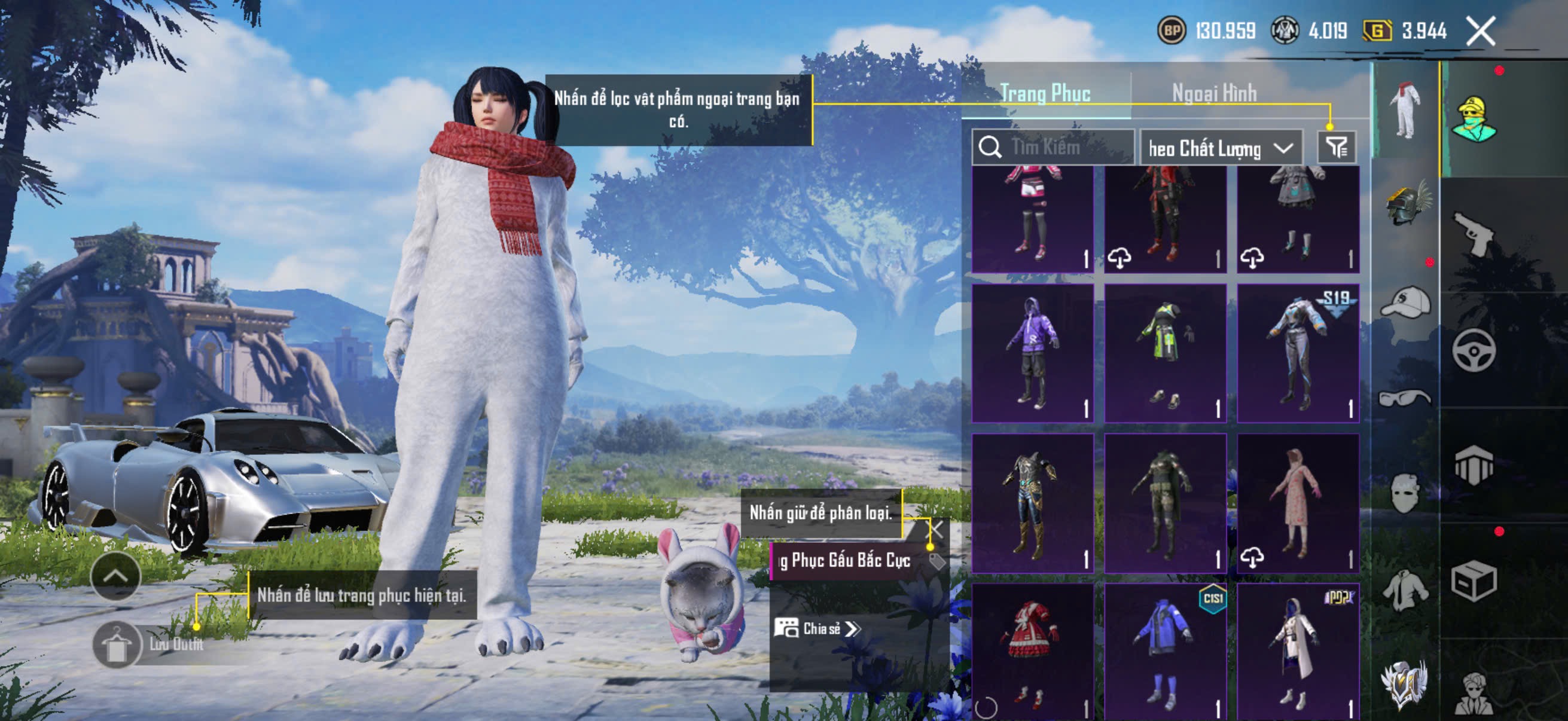1568x721 pixels.
Task: Click the Tìm Kiếm search field
Action: 1053,147
